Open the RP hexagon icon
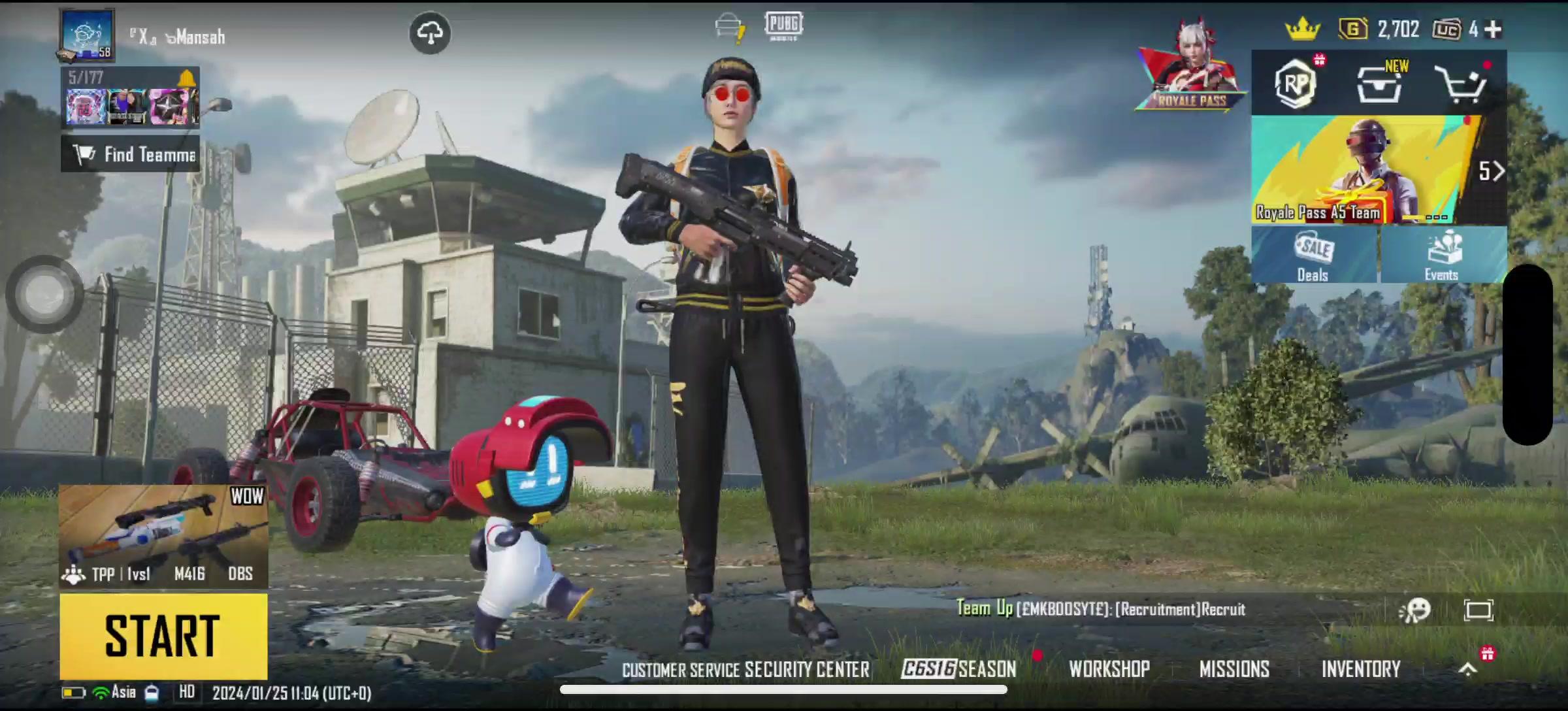The image size is (1568, 711). 1296,84
